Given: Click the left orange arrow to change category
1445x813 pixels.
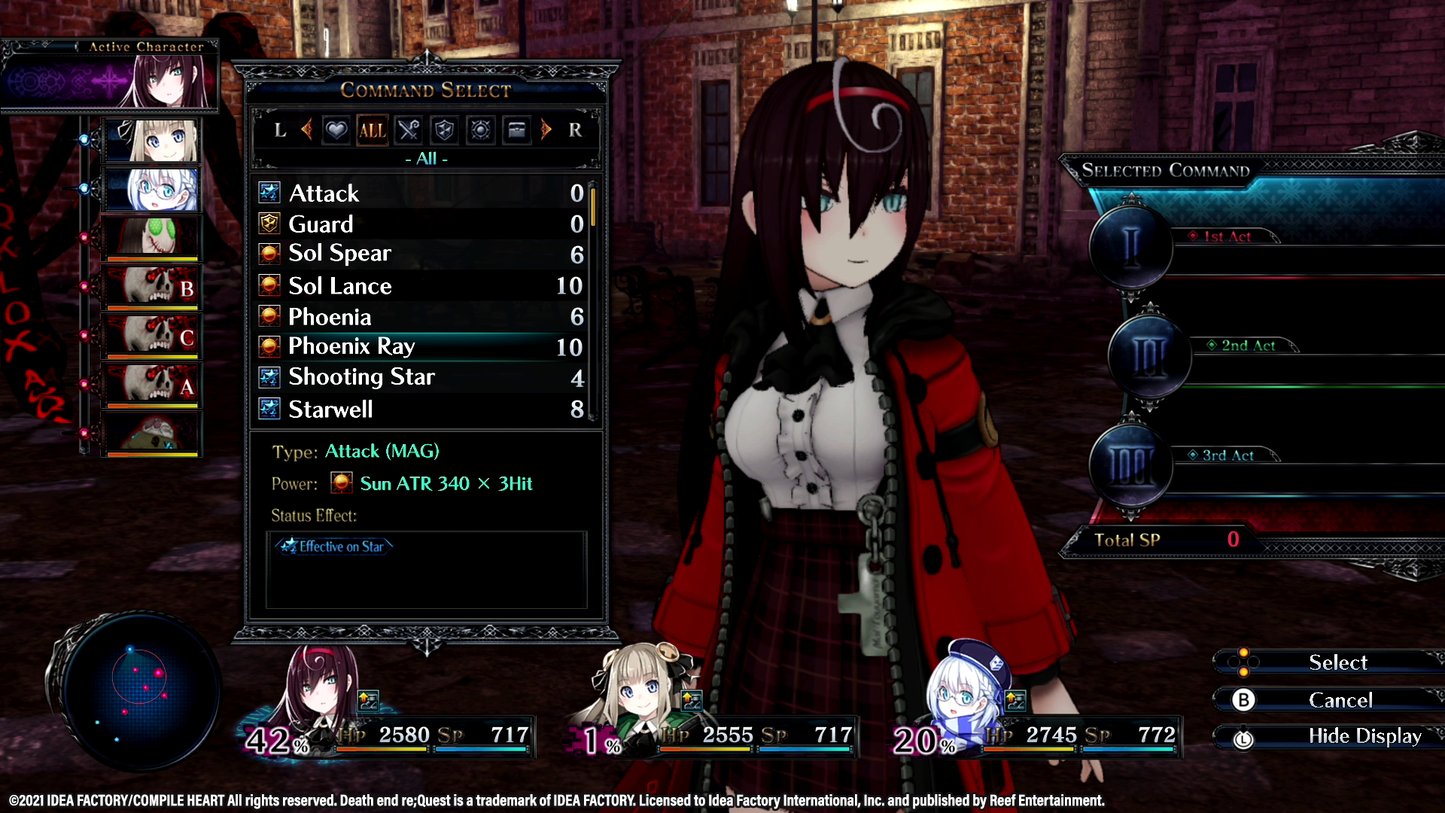Looking at the screenshot, I should tap(306, 130).
